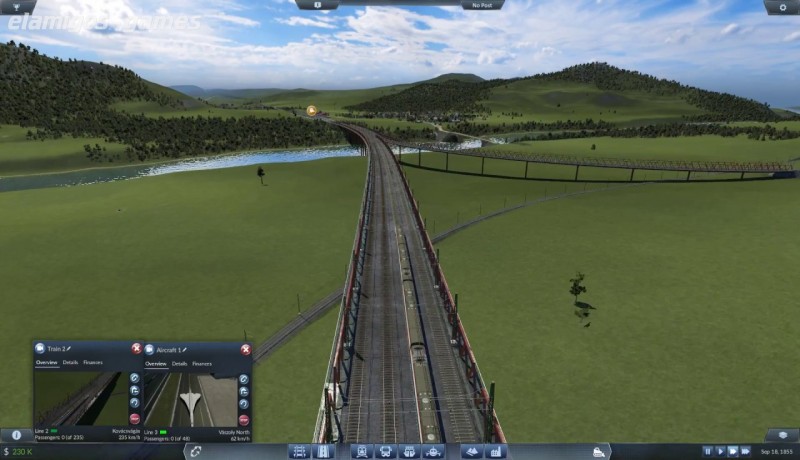The image size is (800, 460).
Task: Open the rail construction menu
Action: (299, 452)
